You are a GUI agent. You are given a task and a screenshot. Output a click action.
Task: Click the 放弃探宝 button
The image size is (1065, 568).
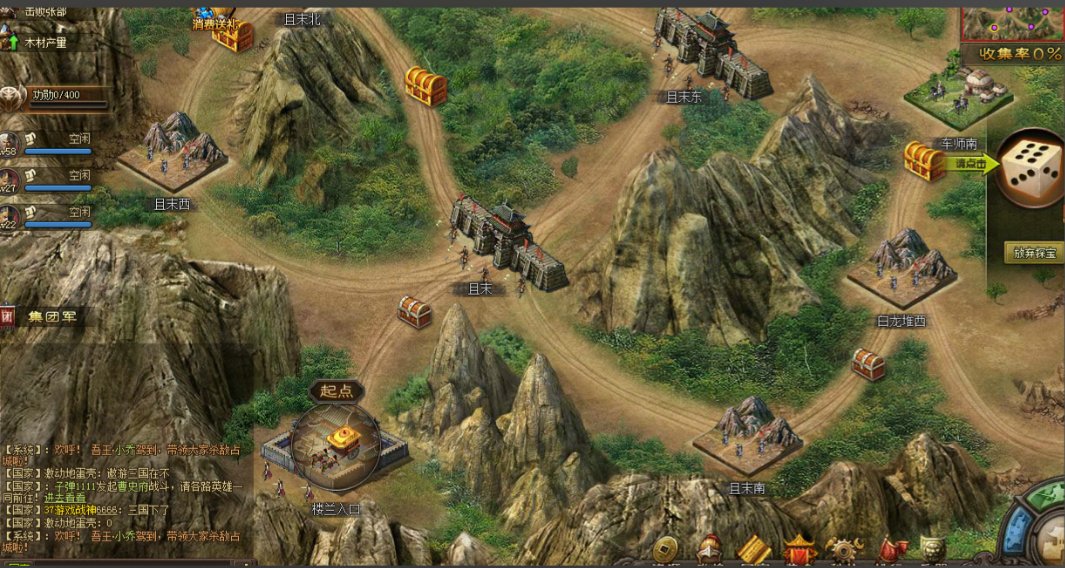[x=1034, y=252]
